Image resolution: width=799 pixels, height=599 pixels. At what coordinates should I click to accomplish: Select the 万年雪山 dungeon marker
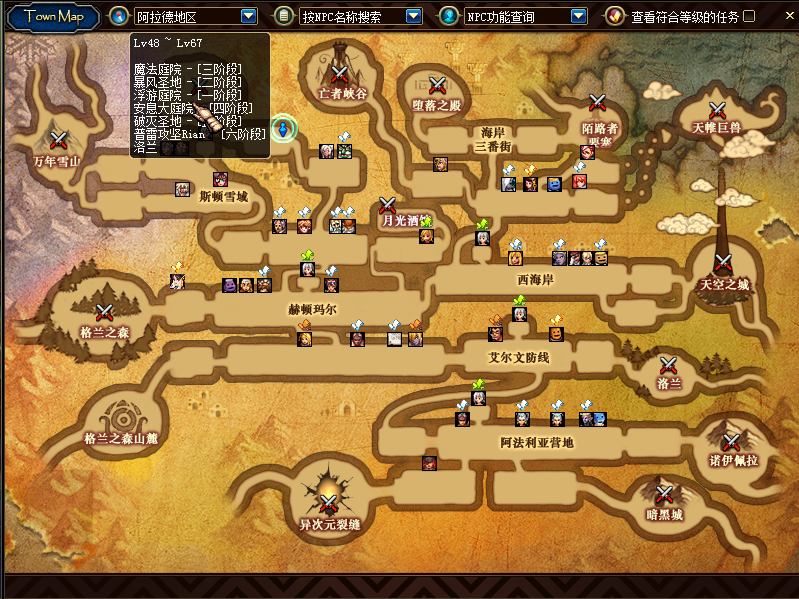click(58, 139)
